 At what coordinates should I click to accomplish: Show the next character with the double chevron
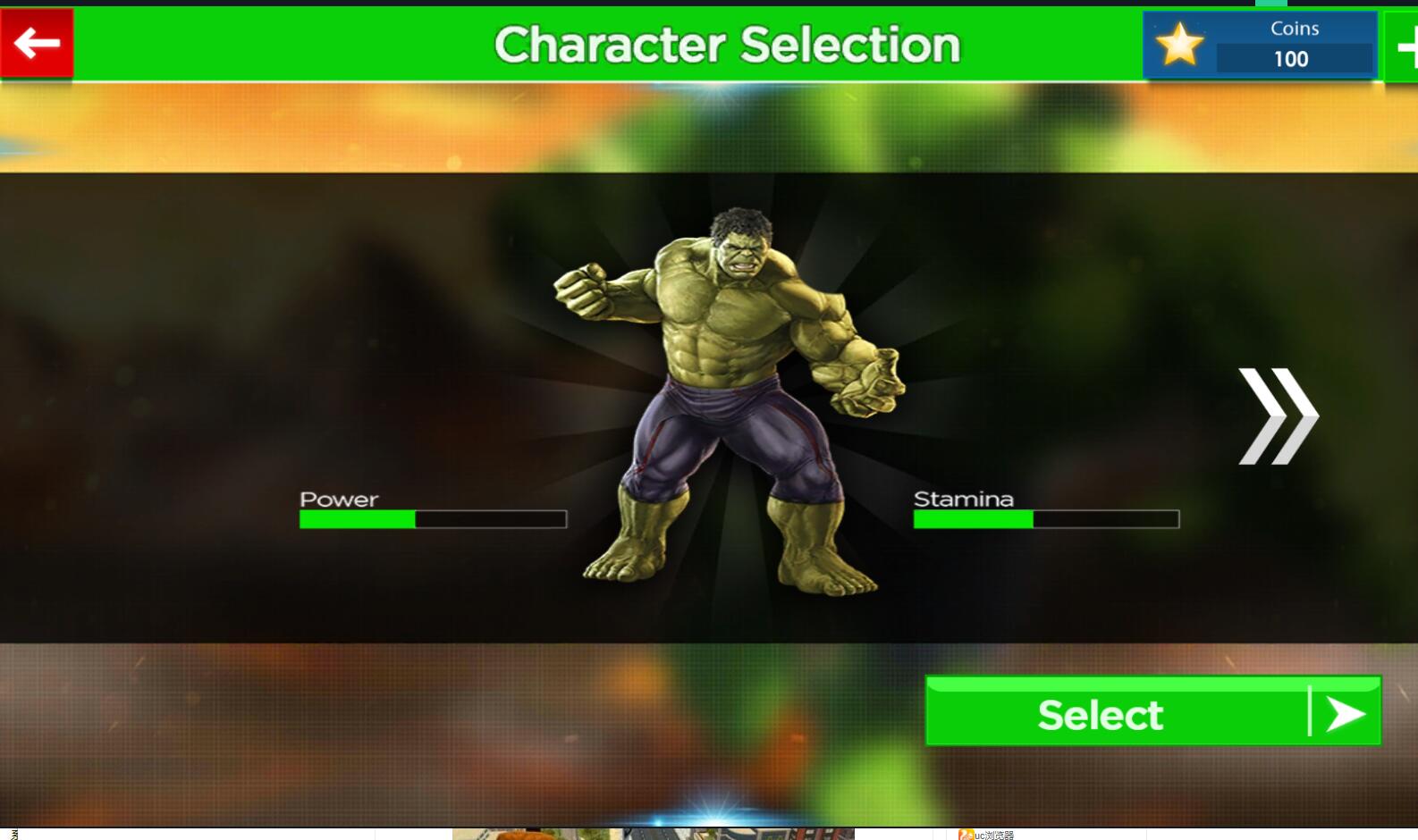(1277, 416)
